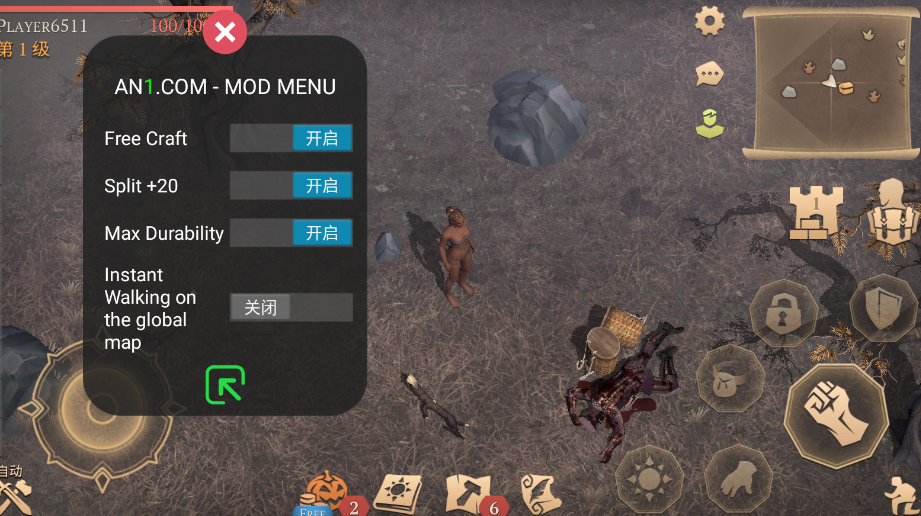
Task: Toggle the Free Craft switch
Action: pyautogui.click(x=291, y=138)
